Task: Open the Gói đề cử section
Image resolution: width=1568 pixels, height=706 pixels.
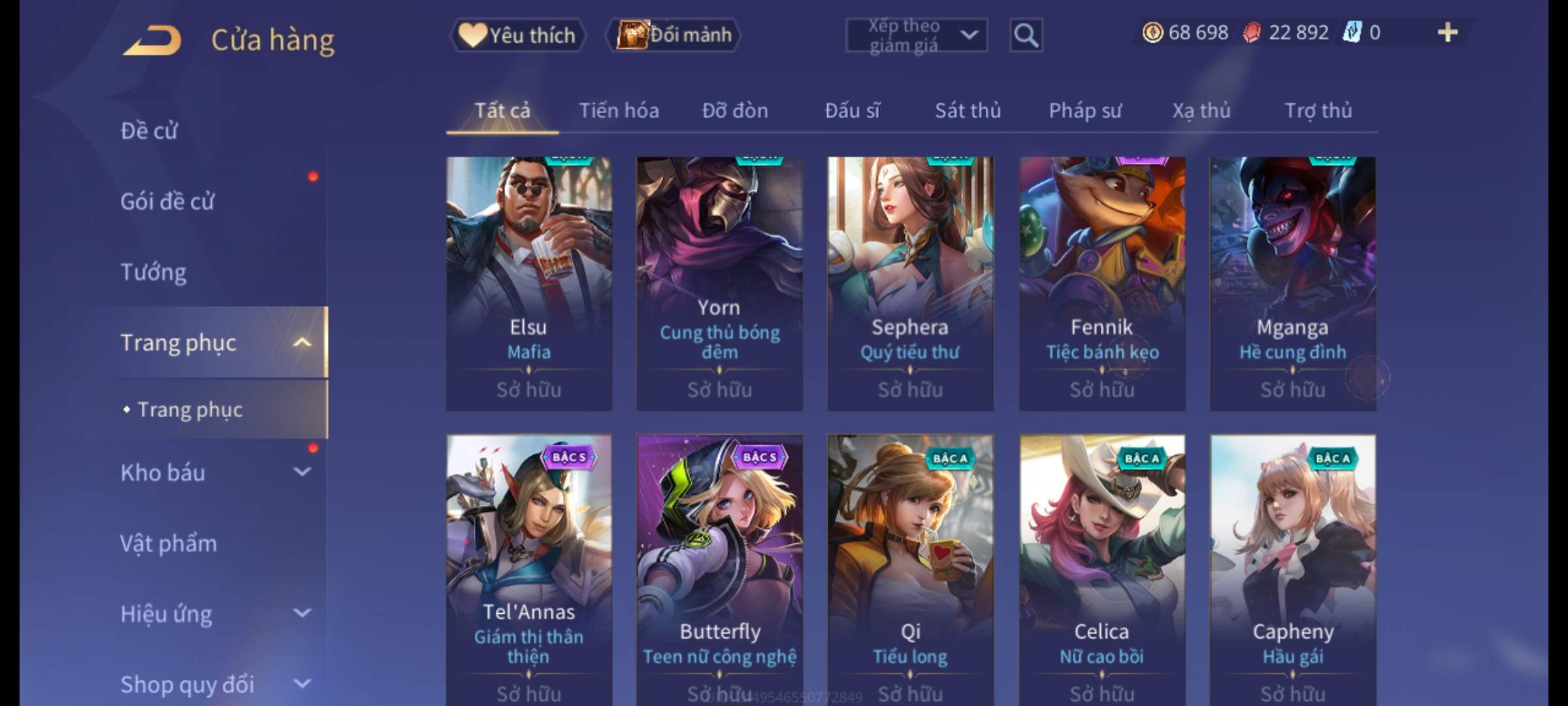Action: (x=167, y=201)
